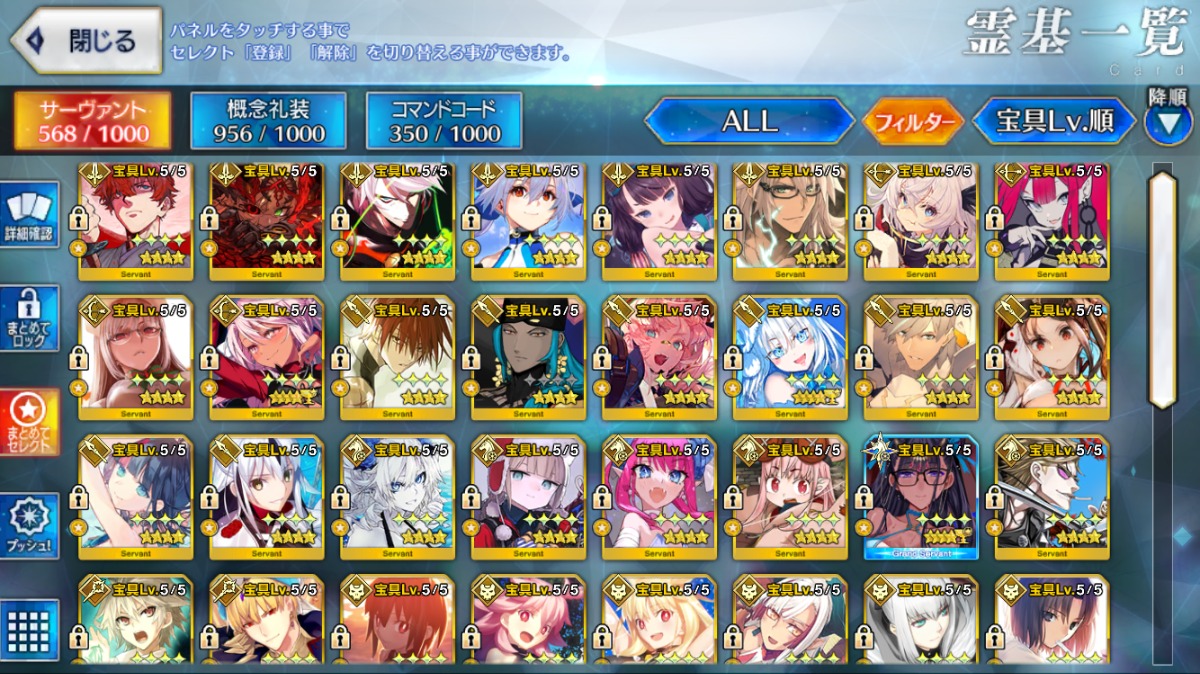Image resolution: width=1200 pixels, height=674 pixels.
Task: Open the 概念礼装 tab
Action: pos(268,121)
